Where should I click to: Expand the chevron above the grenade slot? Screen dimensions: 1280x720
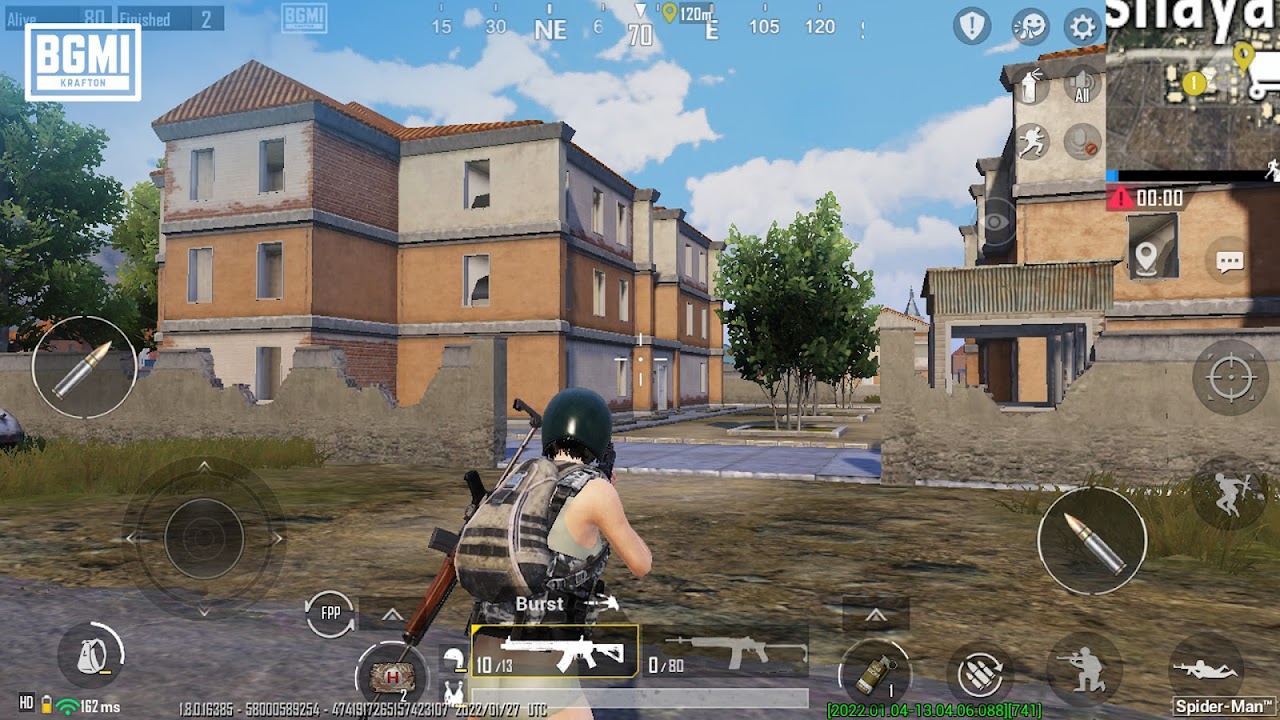tap(876, 616)
